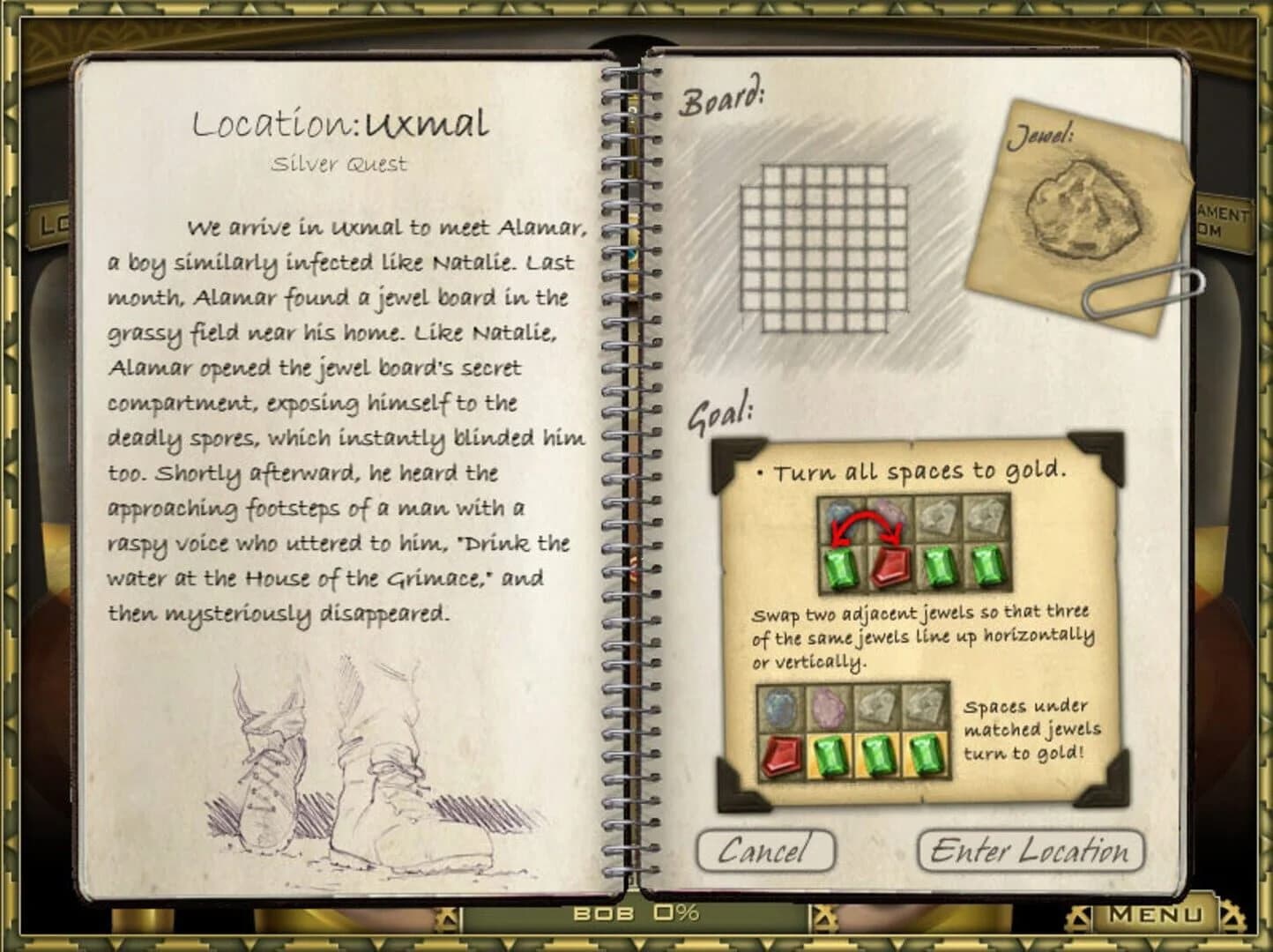Open the Tournament Room tab behind the journal

coord(1227,216)
